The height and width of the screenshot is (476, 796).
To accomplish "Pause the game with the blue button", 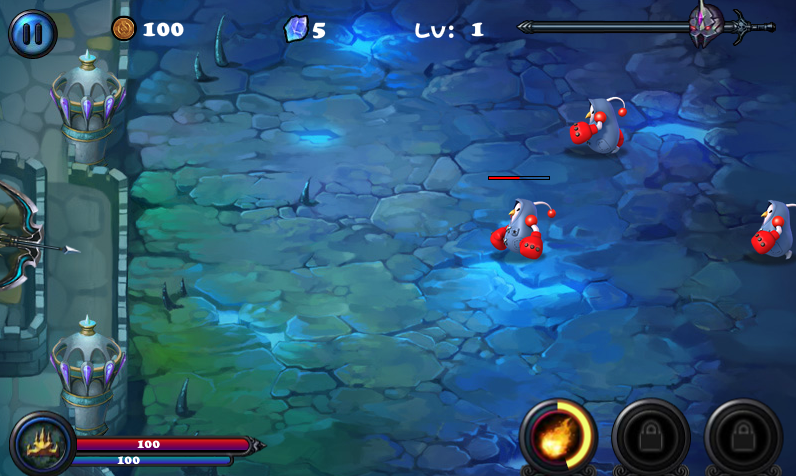I will [x=32, y=33].
